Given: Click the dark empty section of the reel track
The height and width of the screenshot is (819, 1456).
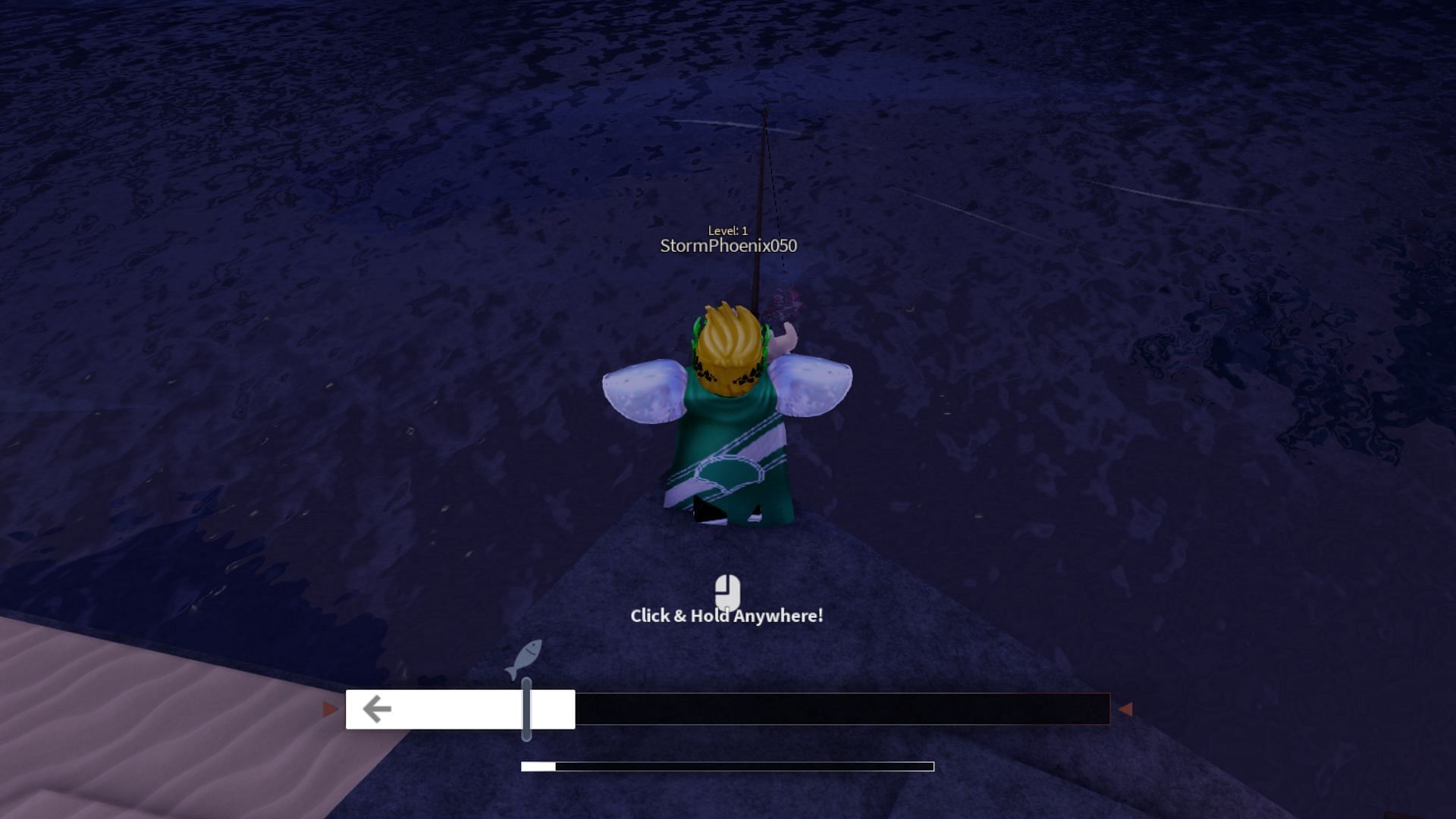Looking at the screenshot, I should pyautogui.click(x=842, y=710).
